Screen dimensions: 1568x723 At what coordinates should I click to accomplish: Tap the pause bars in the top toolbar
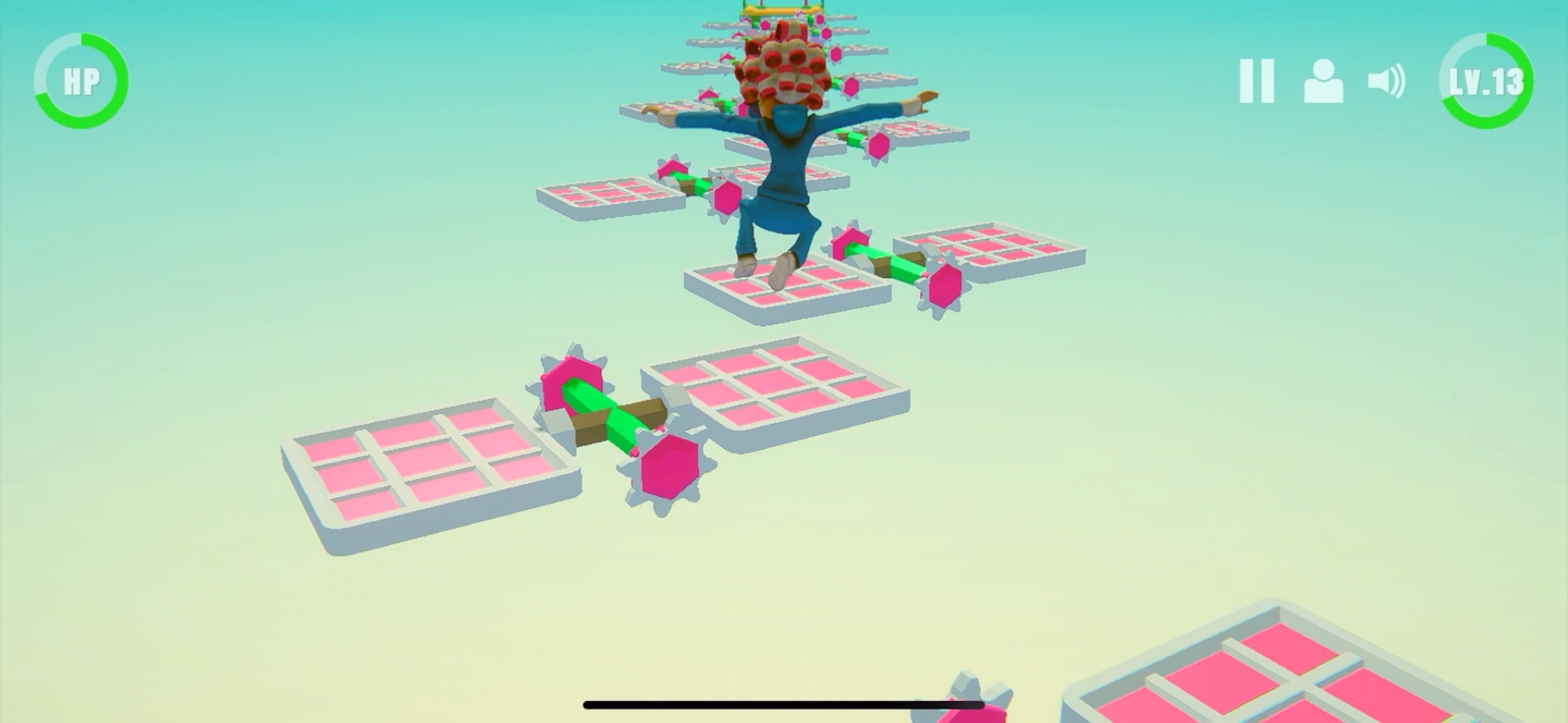(1257, 80)
